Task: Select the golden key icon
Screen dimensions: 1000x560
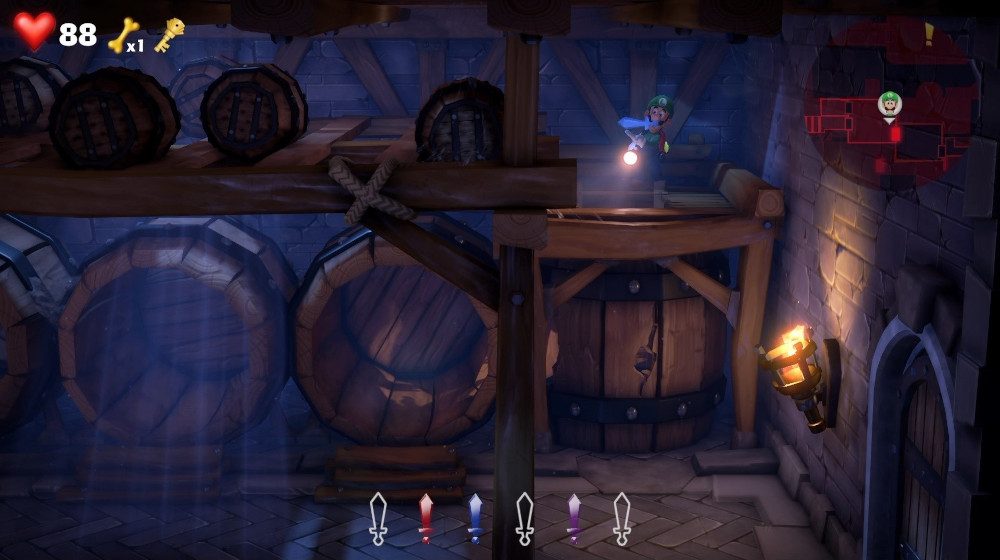Action: tap(169, 35)
